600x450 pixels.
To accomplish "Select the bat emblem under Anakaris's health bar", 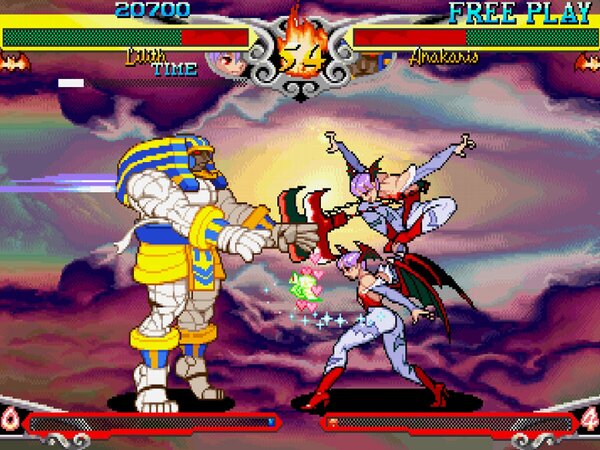I will (x=586, y=63).
